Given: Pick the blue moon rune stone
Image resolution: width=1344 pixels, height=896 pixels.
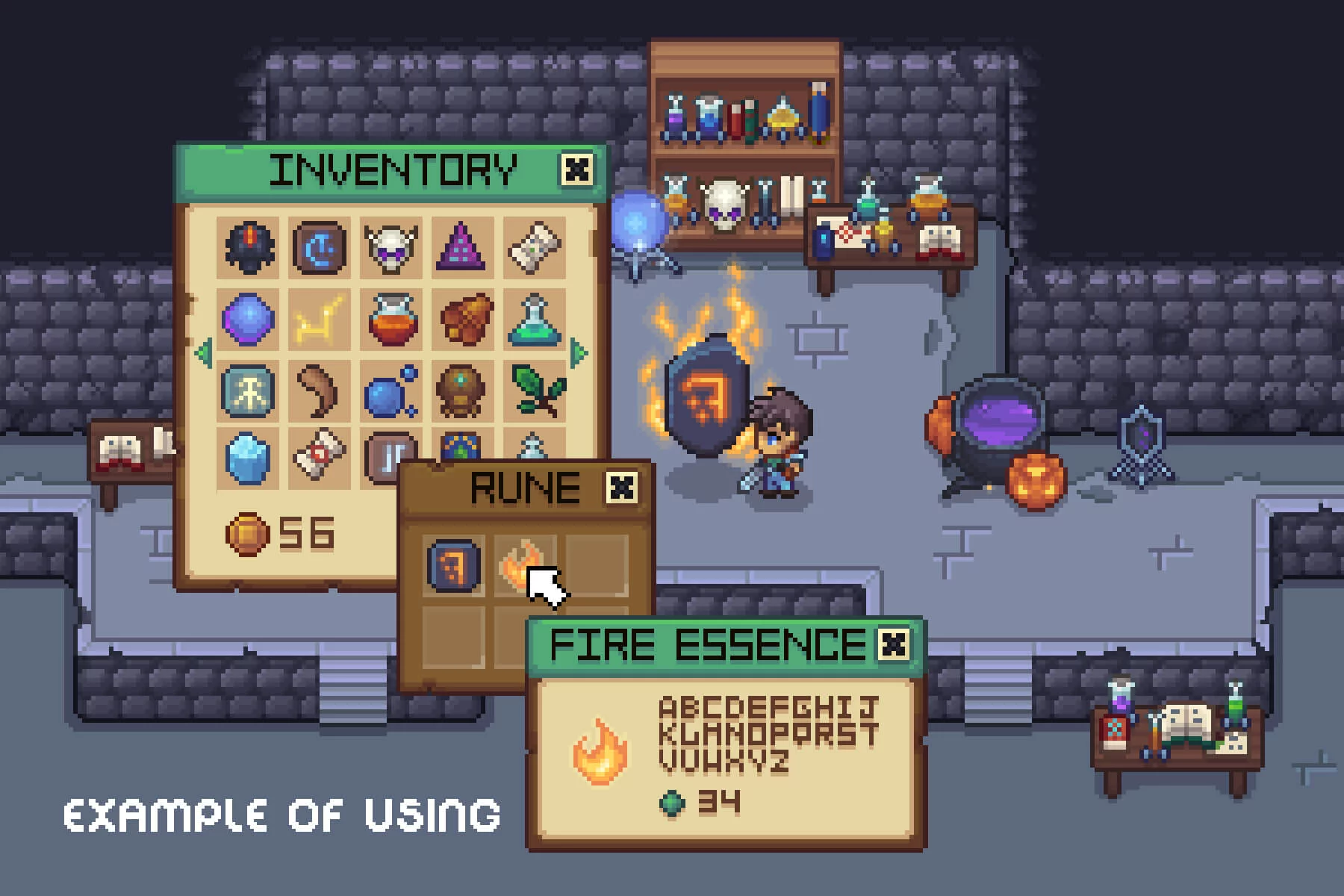Looking at the screenshot, I should point(320,247).
